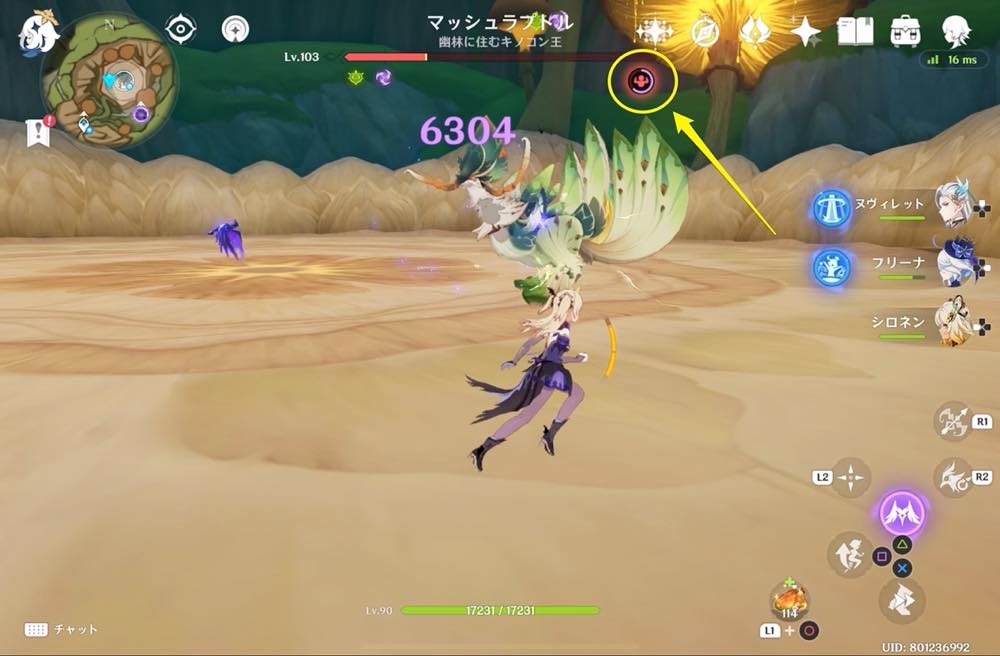Open the Adventurer Handbook book icon
1000x656 pixels.
[x=856, y=32]
